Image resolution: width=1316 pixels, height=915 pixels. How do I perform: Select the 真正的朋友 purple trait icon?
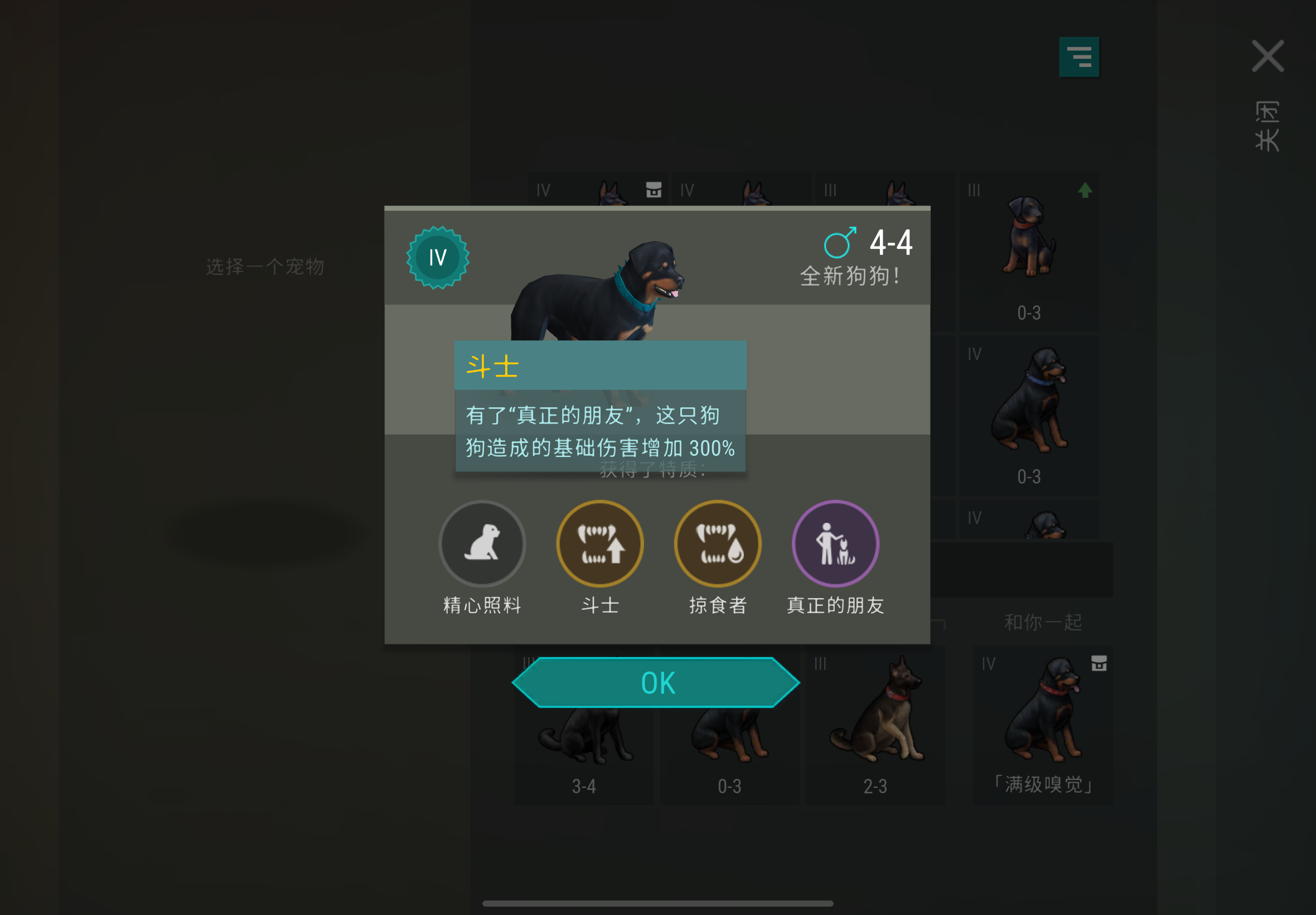[835, 543]
